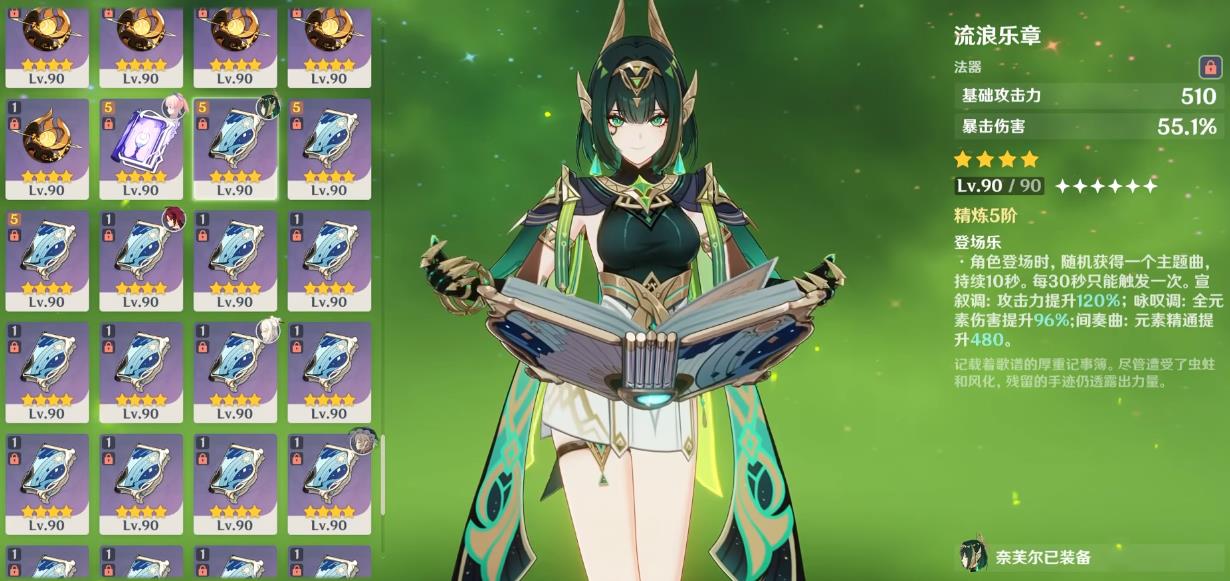Screen dimensions: 1230x581
Task: Toggle the weapon lock in the details panel
Action: (1208, 67)
